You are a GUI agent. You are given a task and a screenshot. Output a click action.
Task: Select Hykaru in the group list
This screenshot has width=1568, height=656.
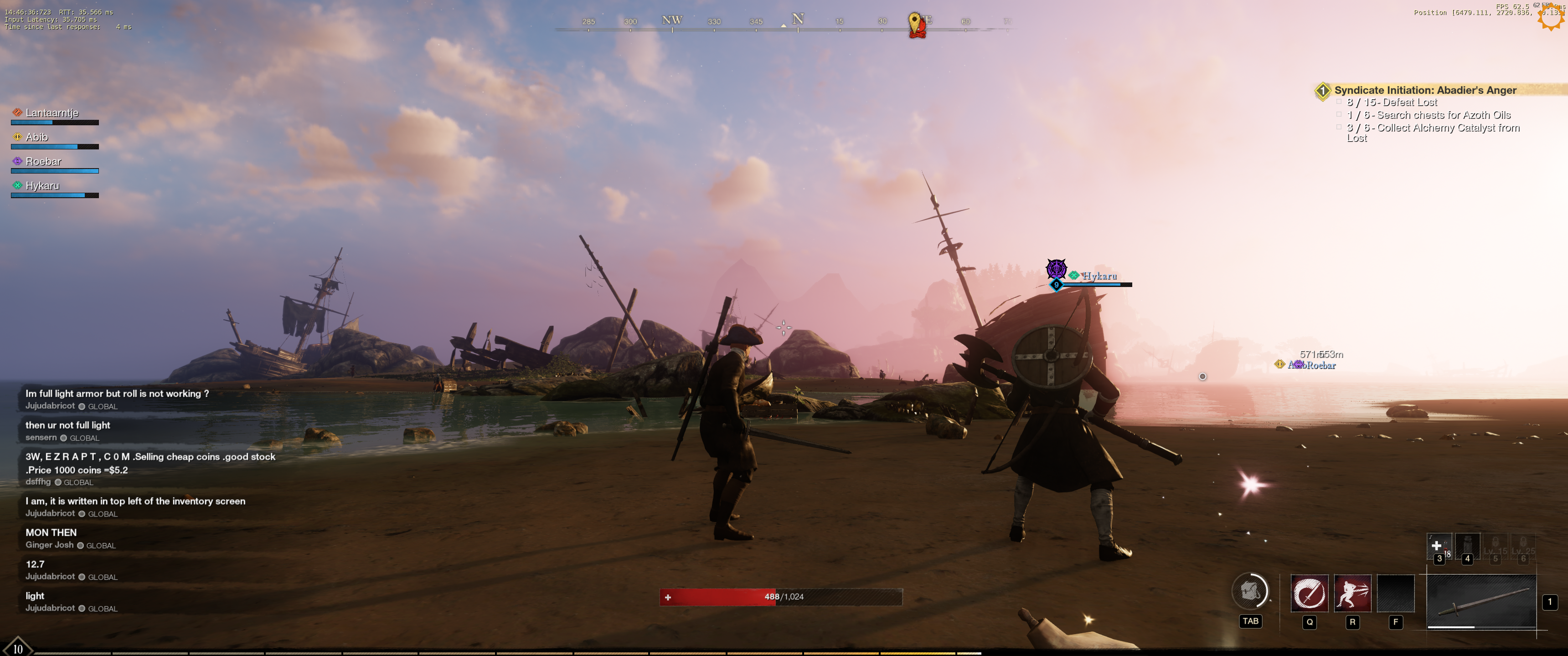[42, 186]
